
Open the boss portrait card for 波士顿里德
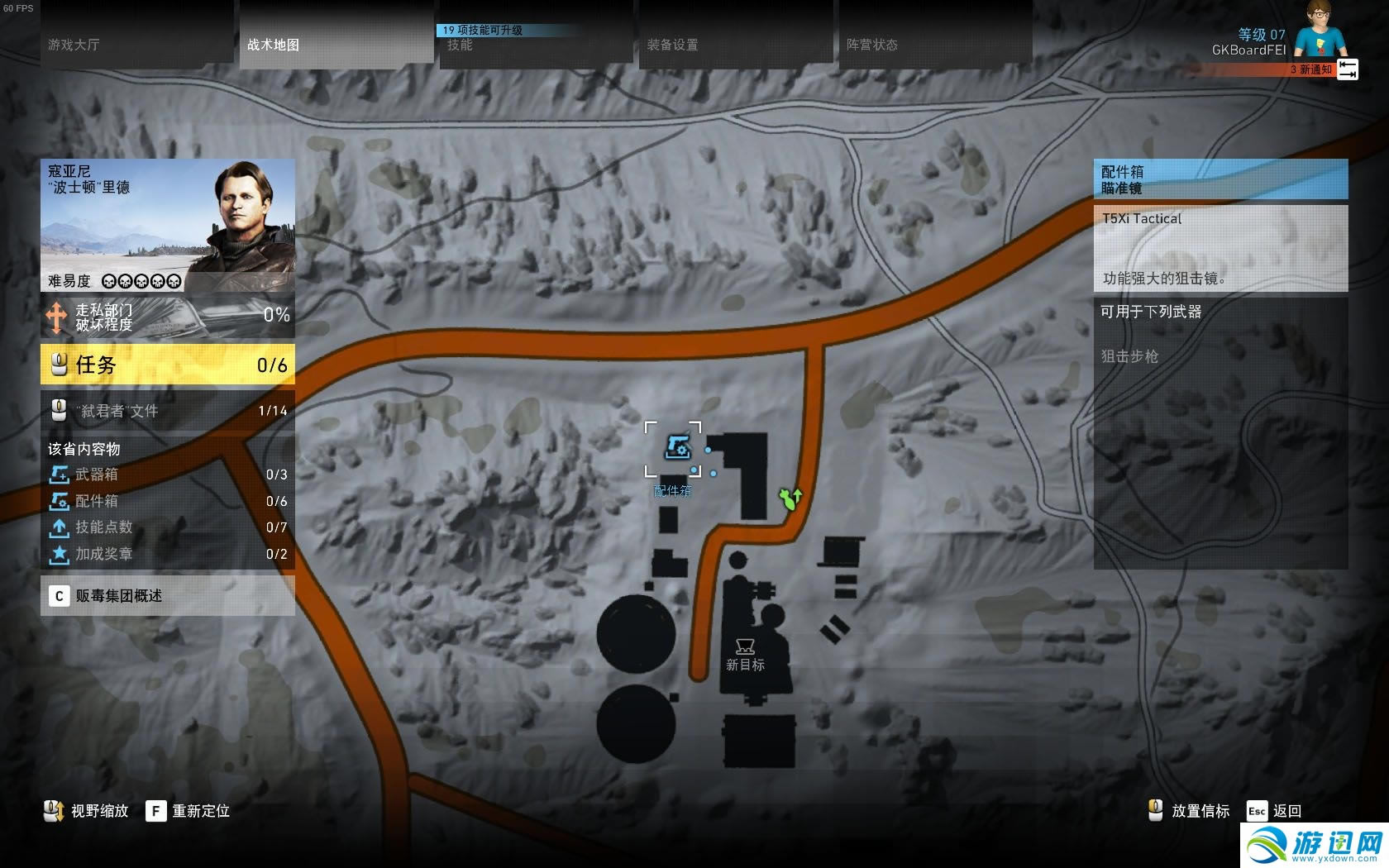[168, 225]
